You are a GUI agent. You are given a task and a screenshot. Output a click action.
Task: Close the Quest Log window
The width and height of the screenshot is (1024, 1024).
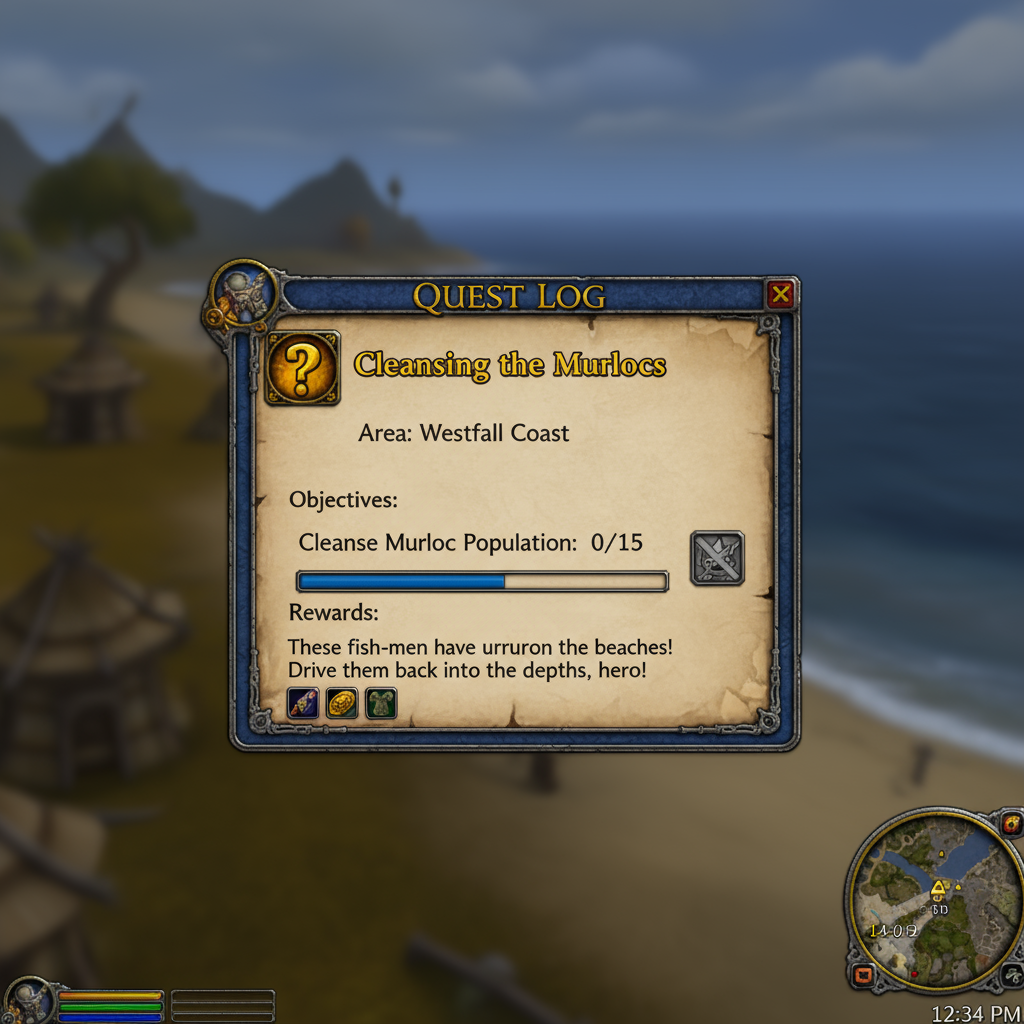pos(780,294)
